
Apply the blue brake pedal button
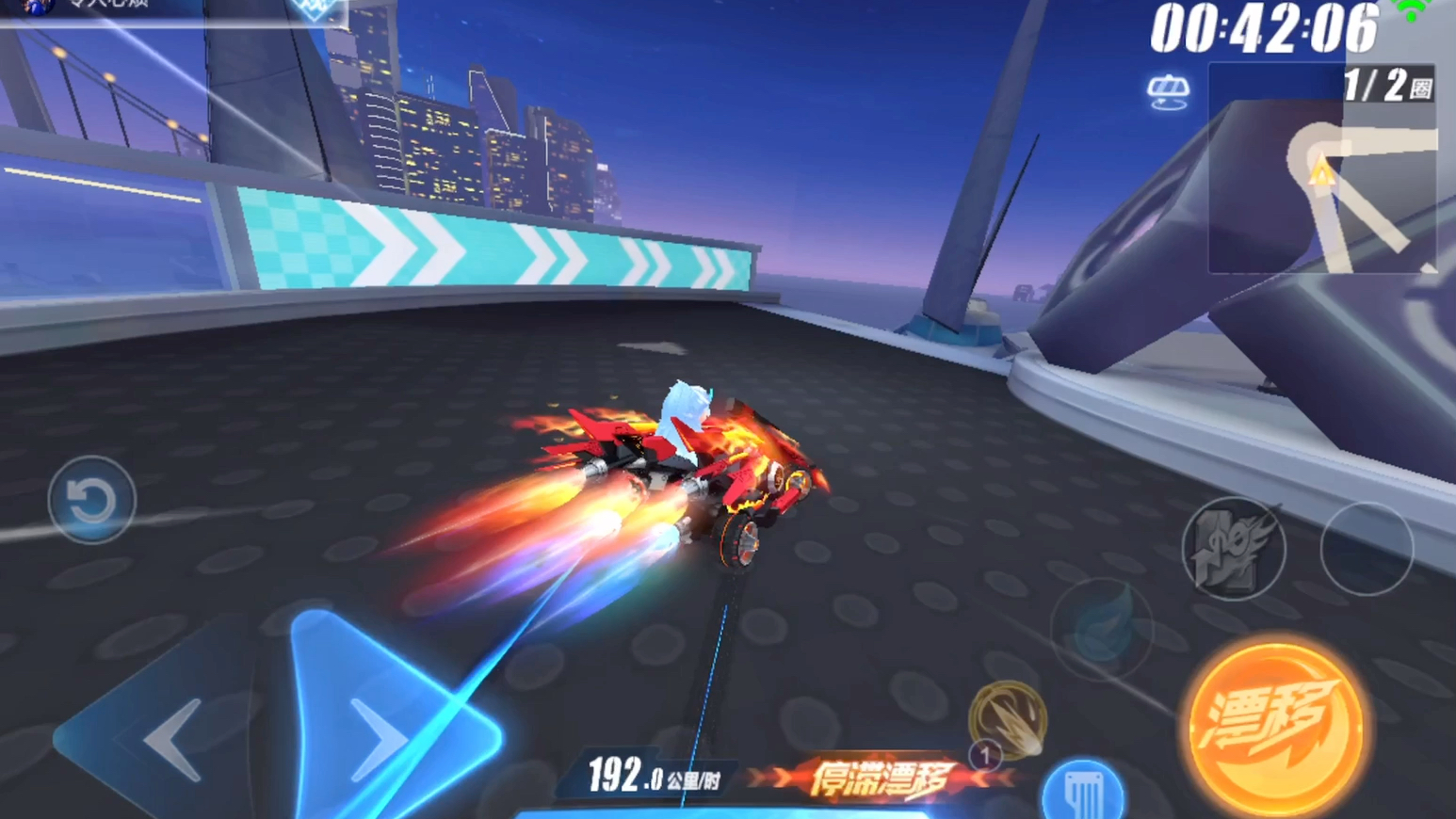[1083, 791]
